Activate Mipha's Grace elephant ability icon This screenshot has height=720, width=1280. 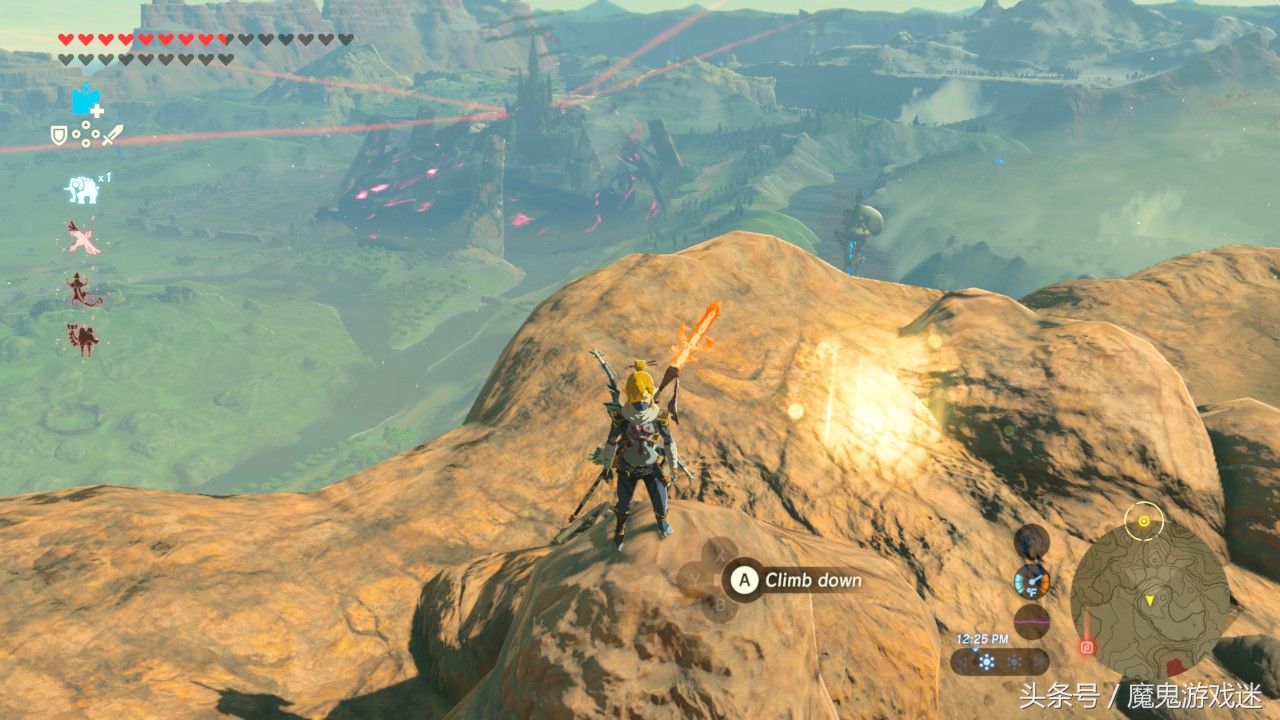tap(81, 189)
